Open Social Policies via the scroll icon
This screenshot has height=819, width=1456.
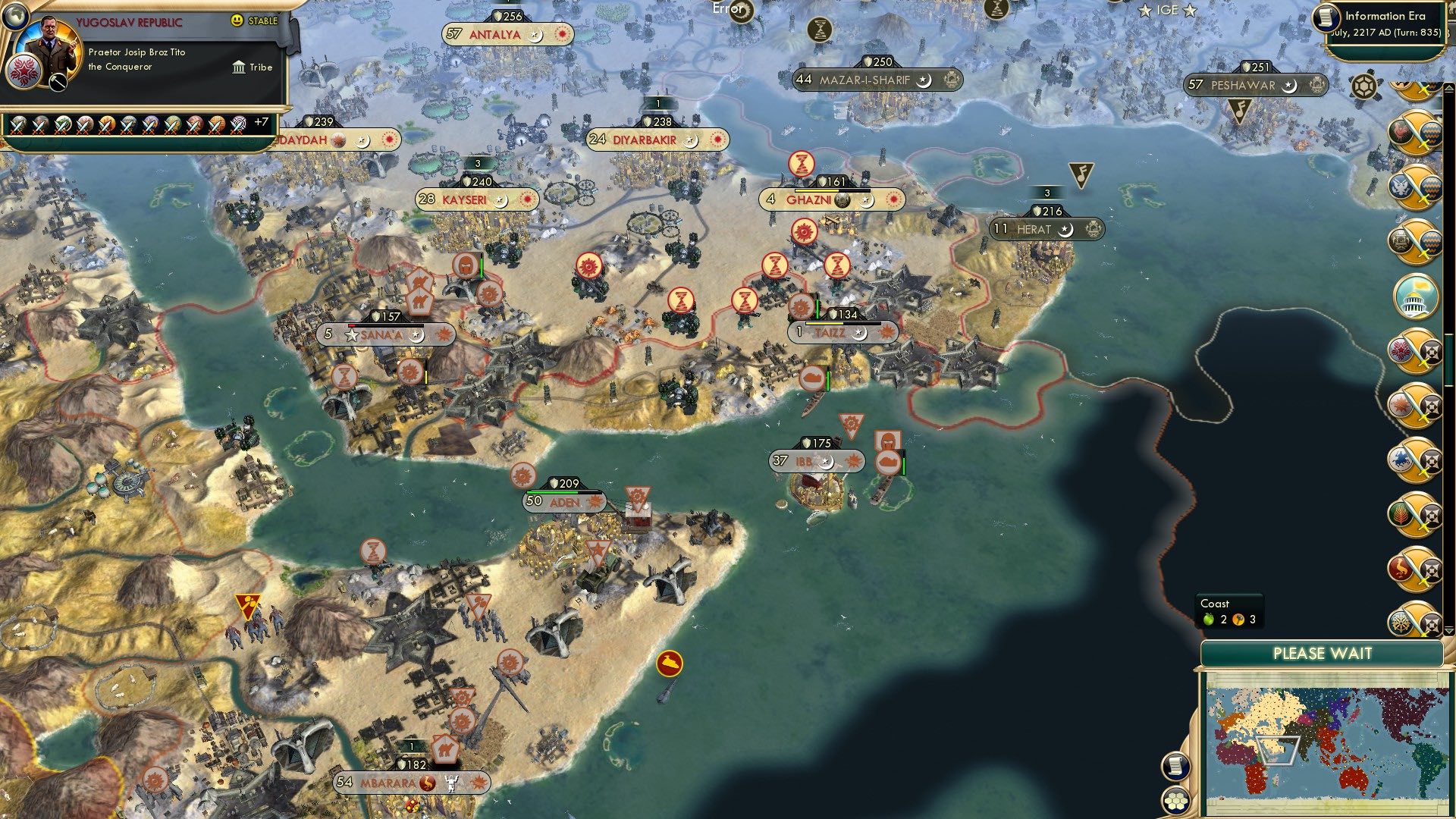point(1176,767)
